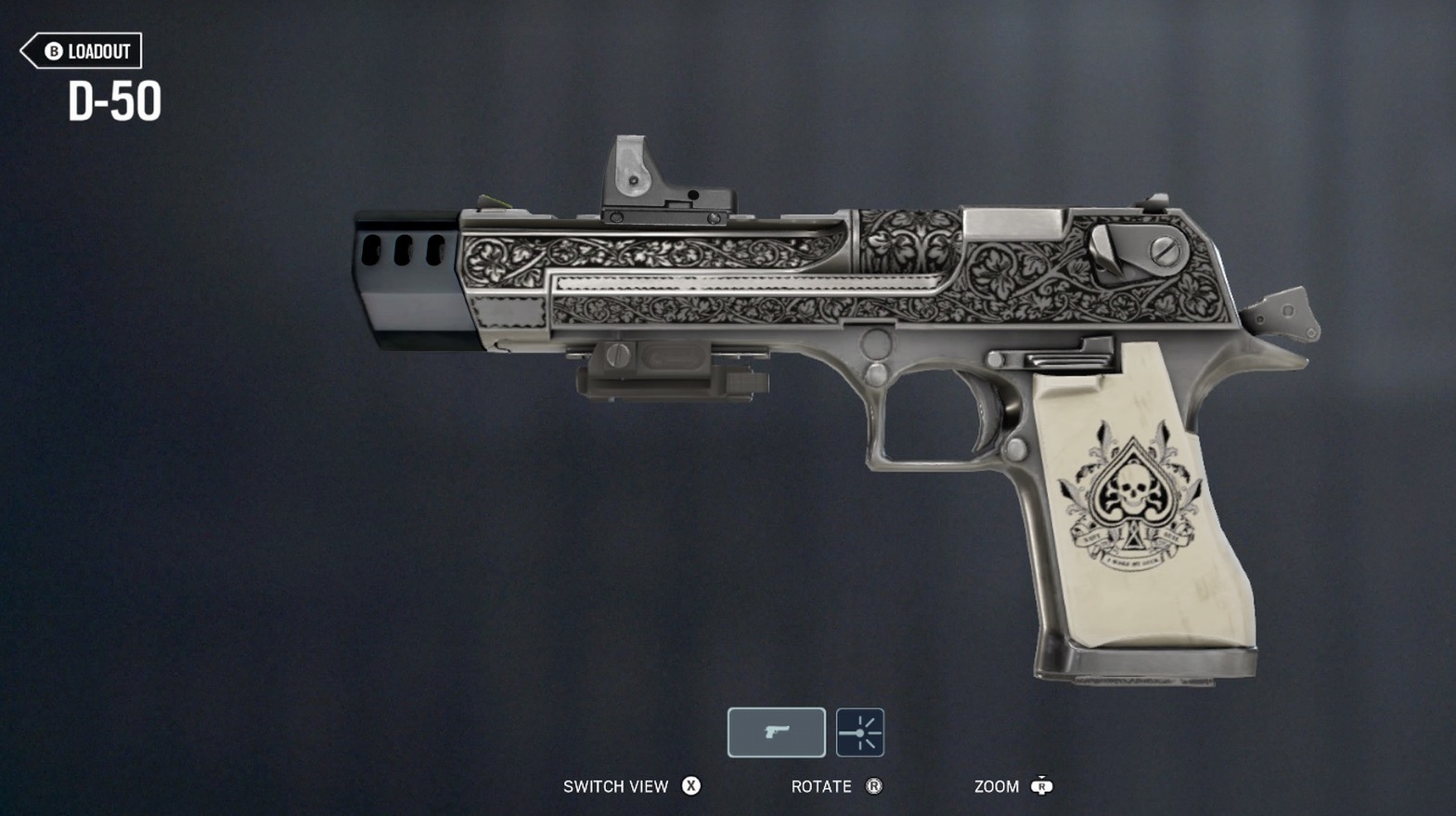
Task: Click the ROTATE label
Action: tap(820, 786)
